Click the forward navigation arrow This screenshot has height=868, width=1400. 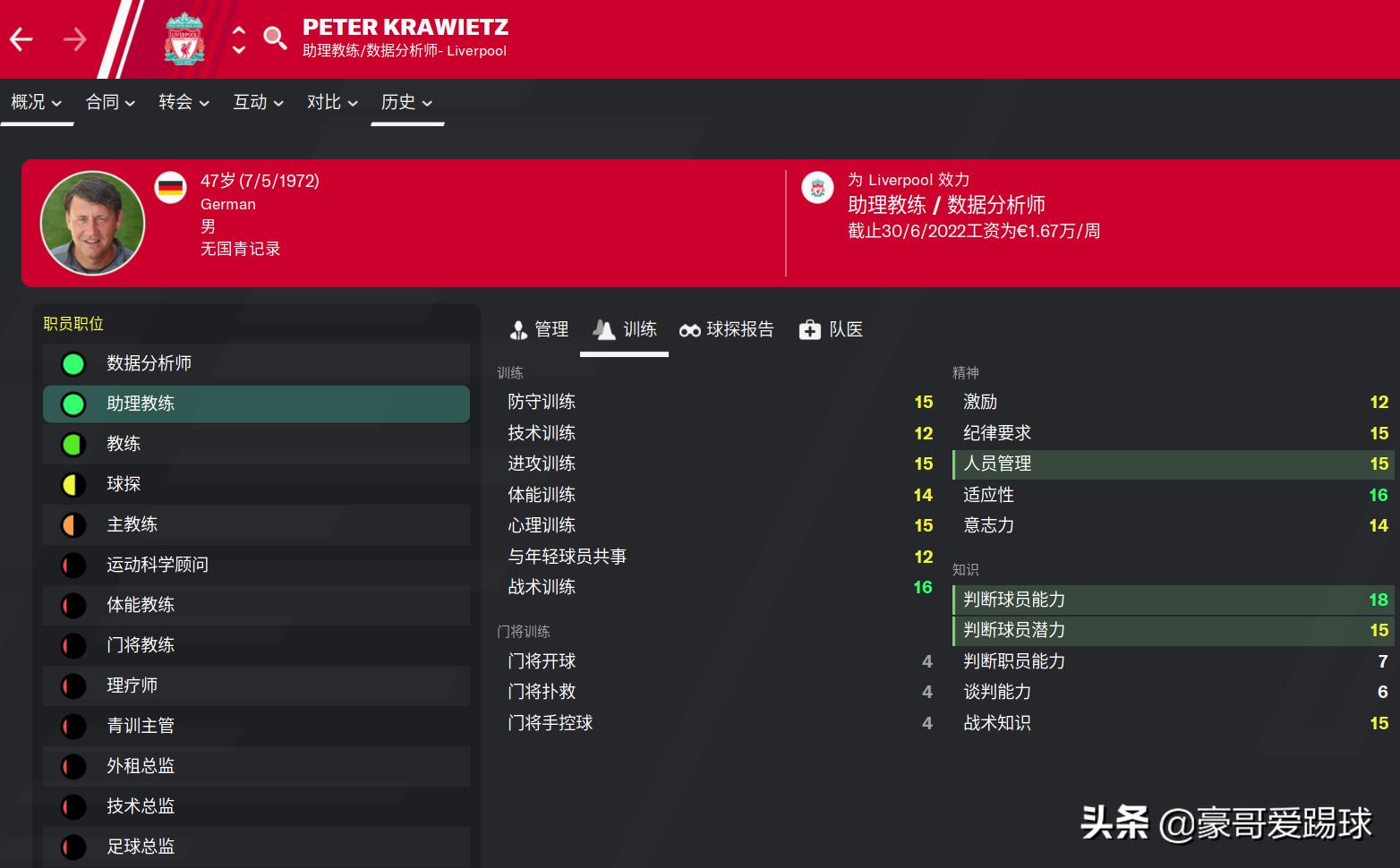(x=75, y=38)
